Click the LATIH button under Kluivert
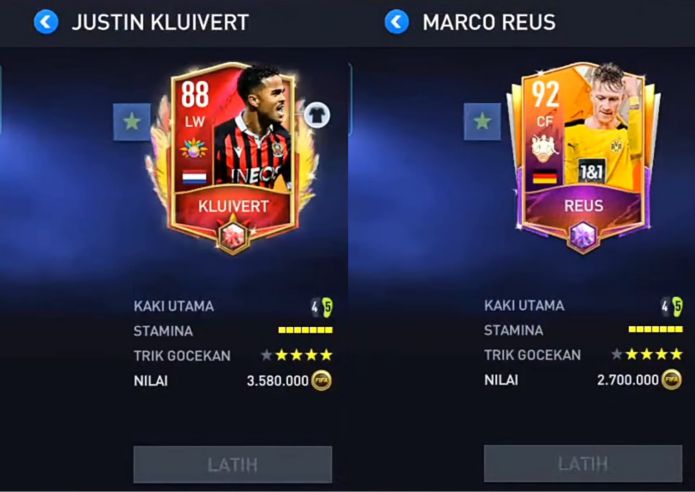This screenshot has width=695, height=492. tap(233, 465)
